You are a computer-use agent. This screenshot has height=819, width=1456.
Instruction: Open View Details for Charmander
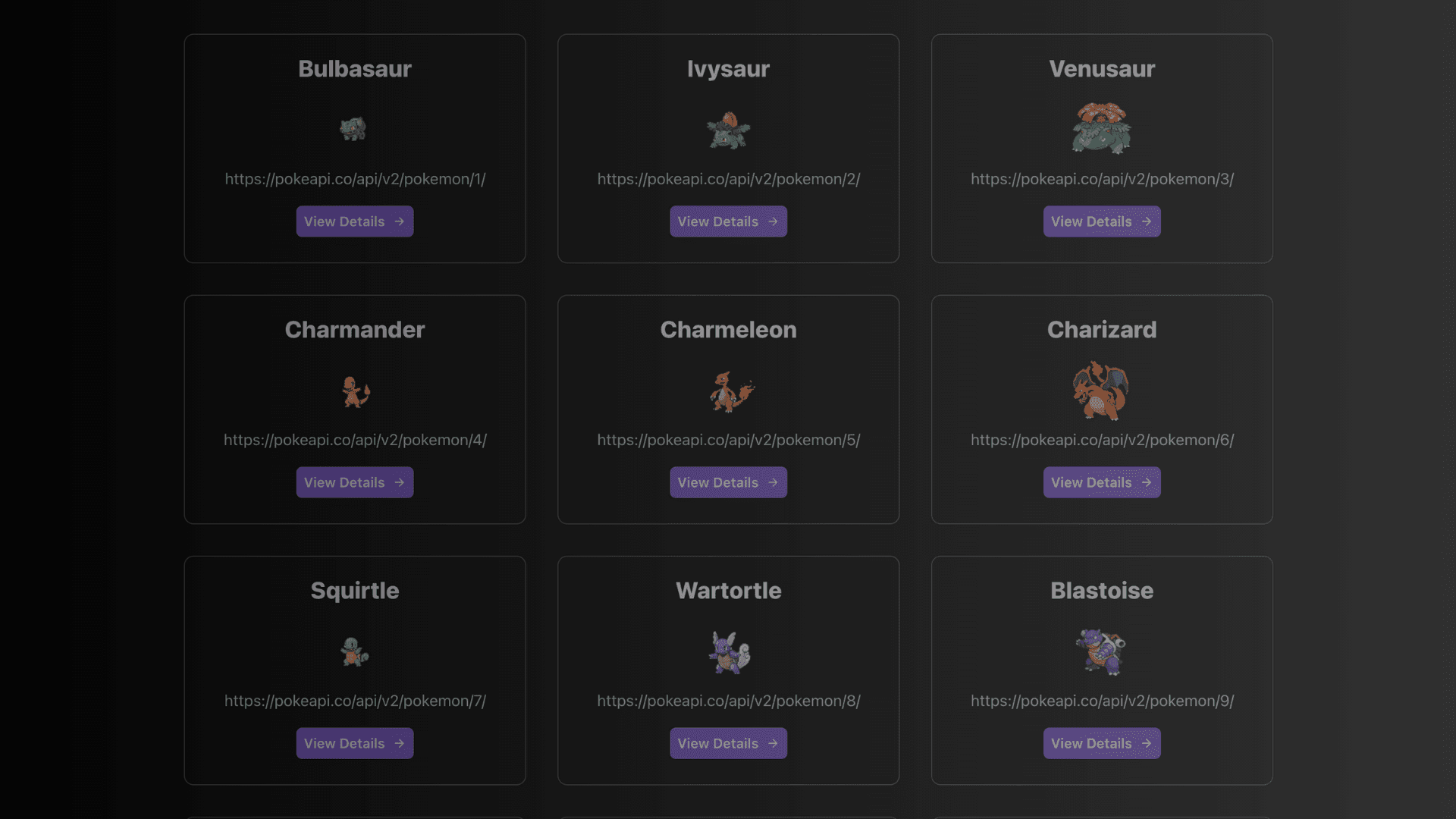pyautogui.click(x=355, y=482)
